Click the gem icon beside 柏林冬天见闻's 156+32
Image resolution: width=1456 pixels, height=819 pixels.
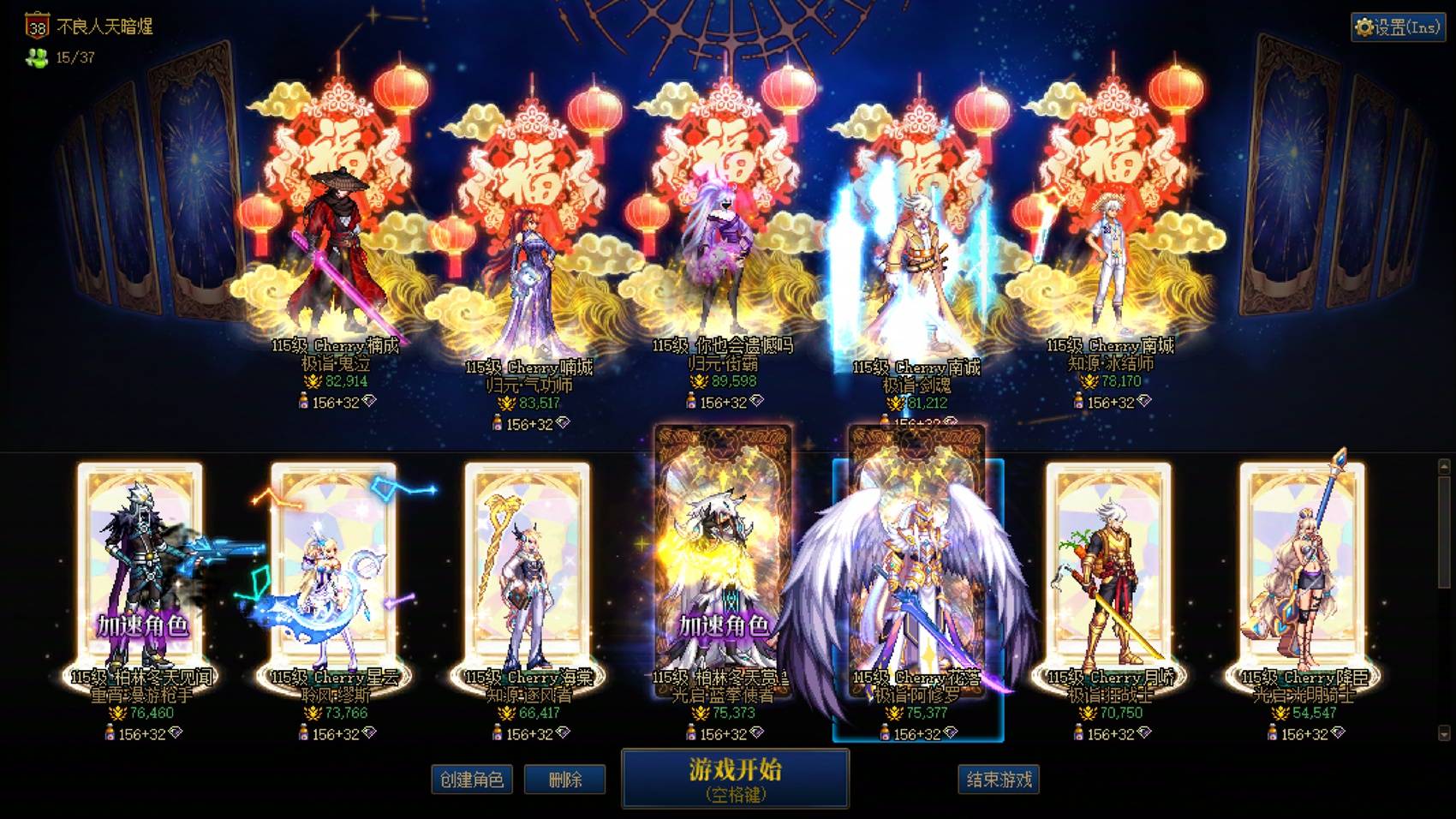pyautogui.click(x=176, y=734)
